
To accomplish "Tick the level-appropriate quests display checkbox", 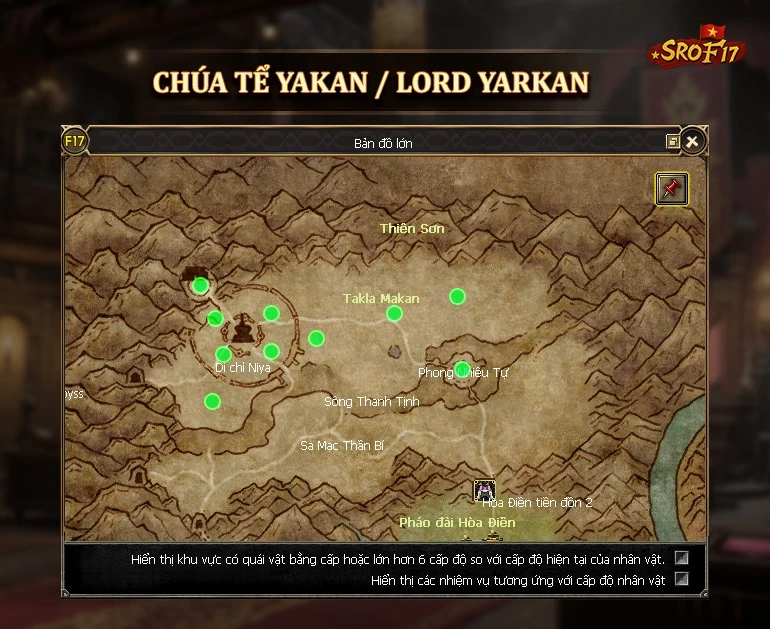I will pos(682,579).
